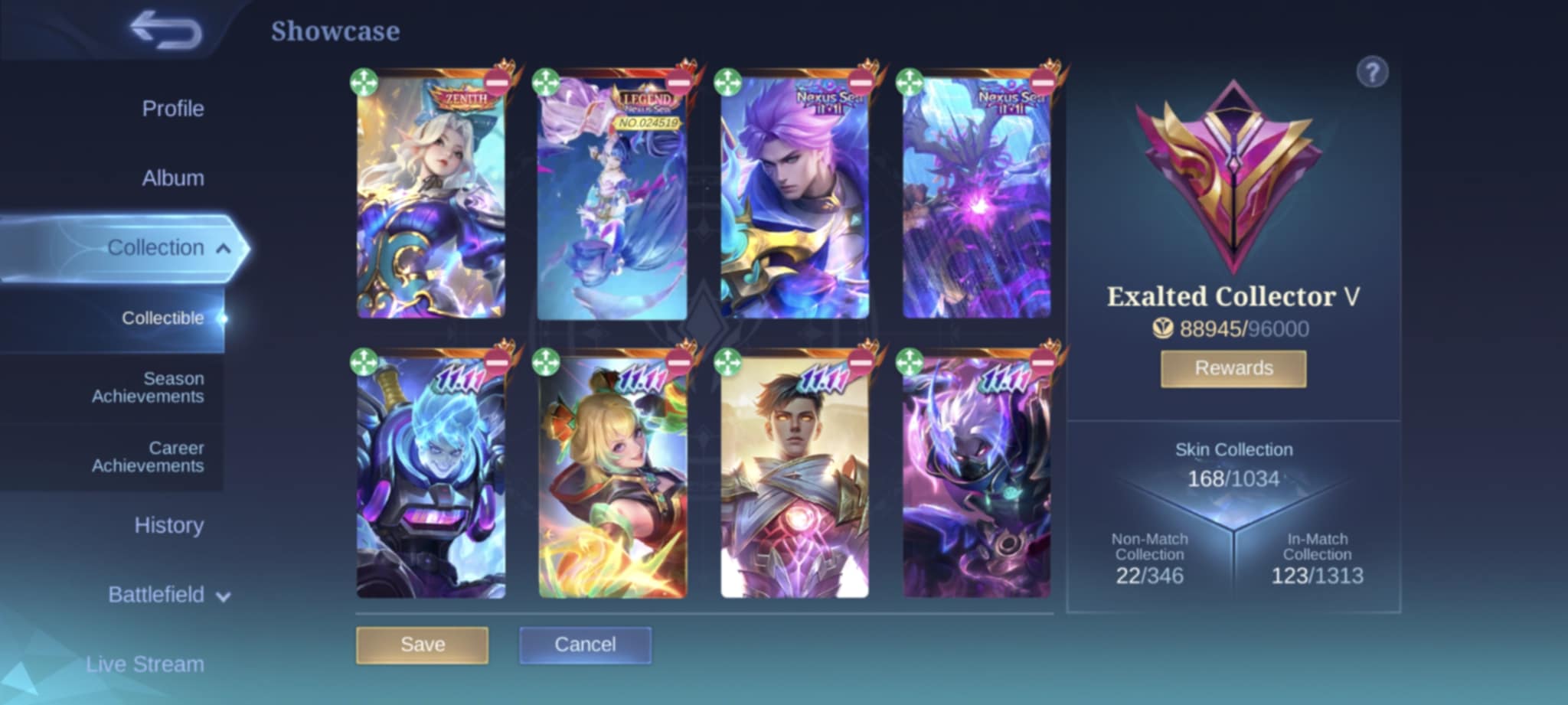
Task: Open the Live Stream section
Action: click(145, 664)
